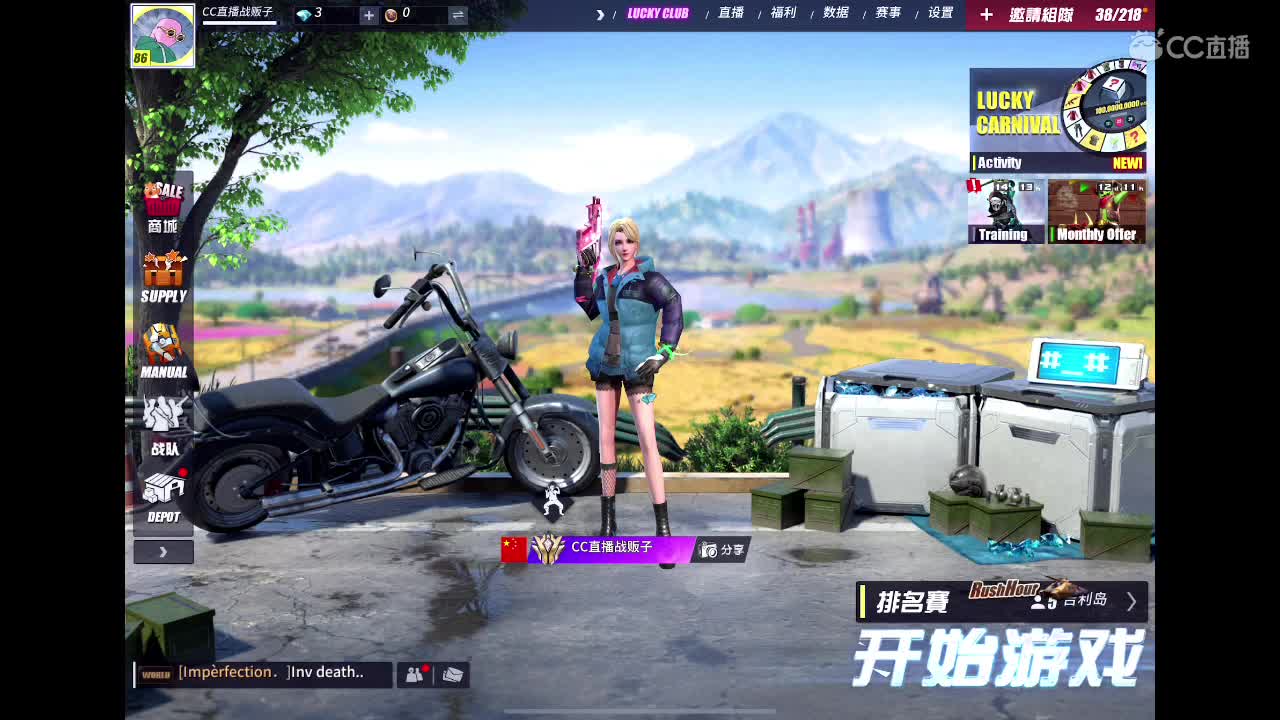Click the currency exchange icon next to gold

point(459,15)
